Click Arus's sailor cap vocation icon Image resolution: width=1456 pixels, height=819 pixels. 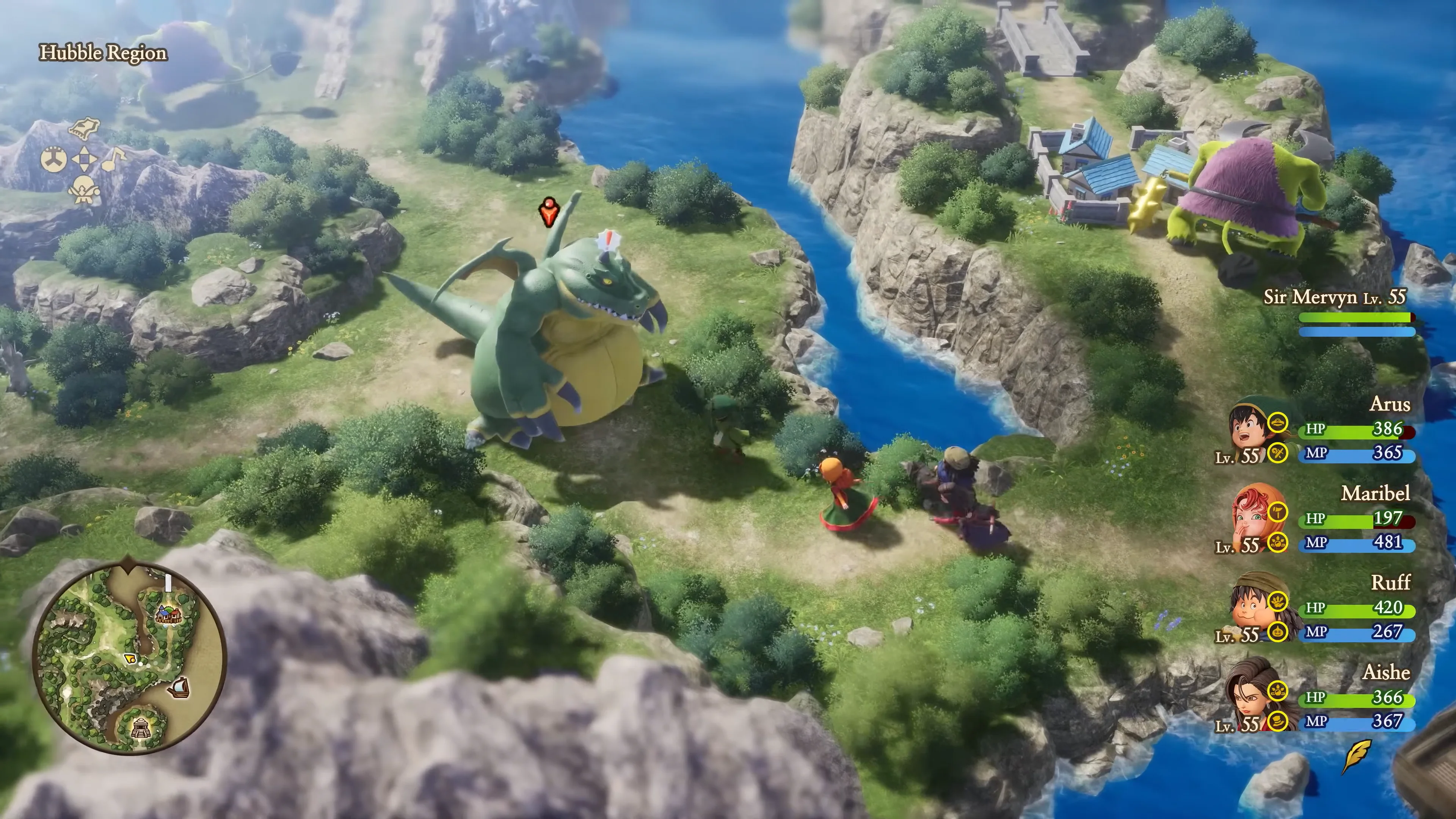point(1278,422)
